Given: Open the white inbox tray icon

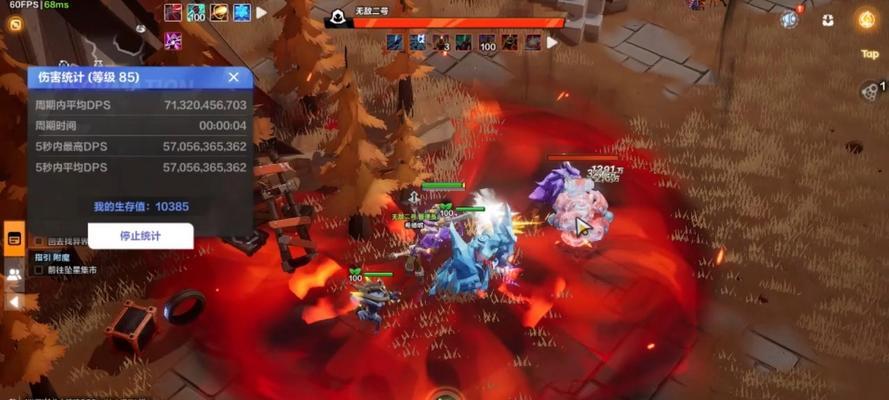Looking at the screenshot, I should (x=828, y=20).
